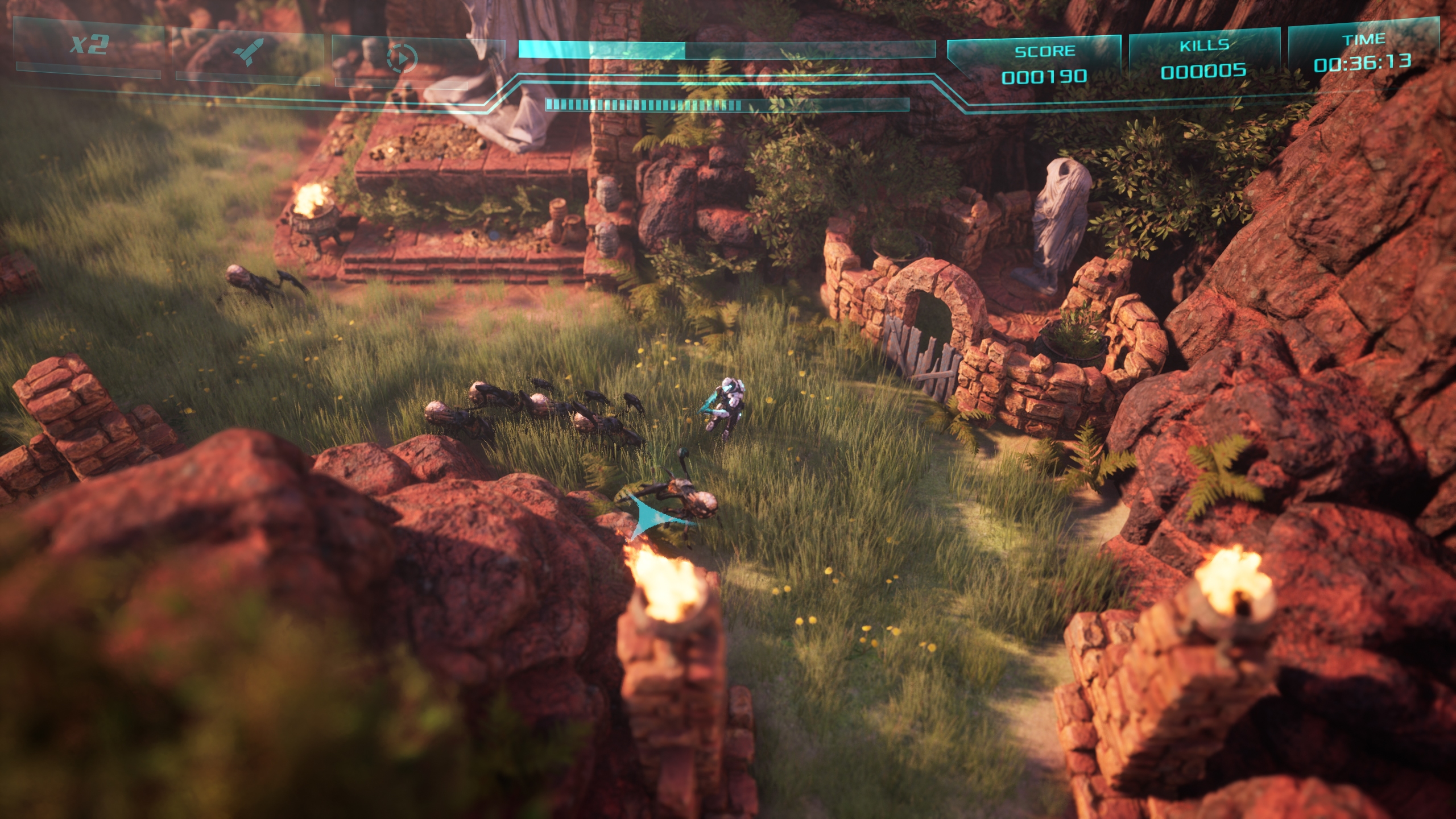The width and height of the screenshot is (1456, 819).
Task: Click the x2 multiplier power-up slot
Action: pos(89,44)
